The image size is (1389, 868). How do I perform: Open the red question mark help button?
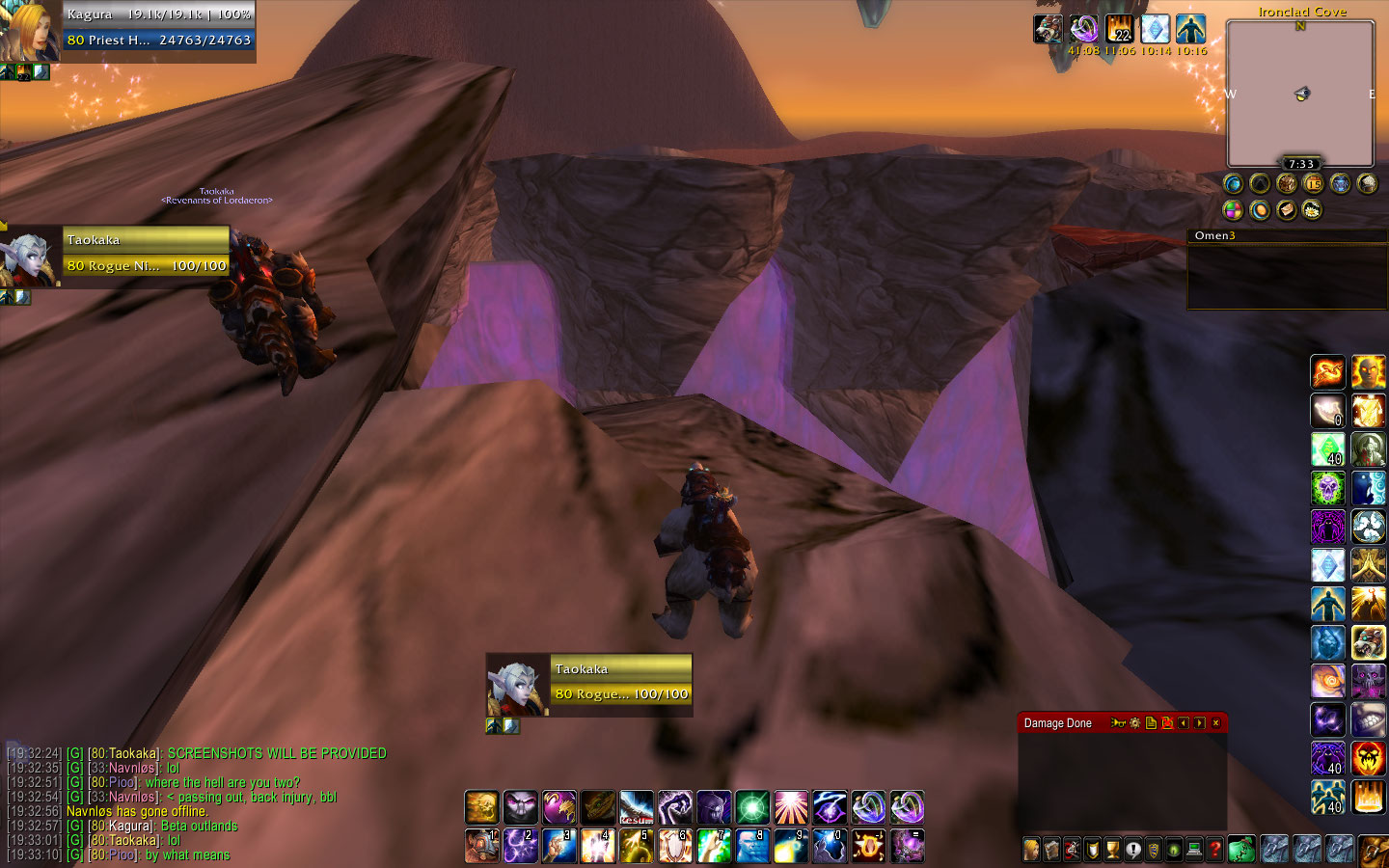click(x=1214, y=850)
